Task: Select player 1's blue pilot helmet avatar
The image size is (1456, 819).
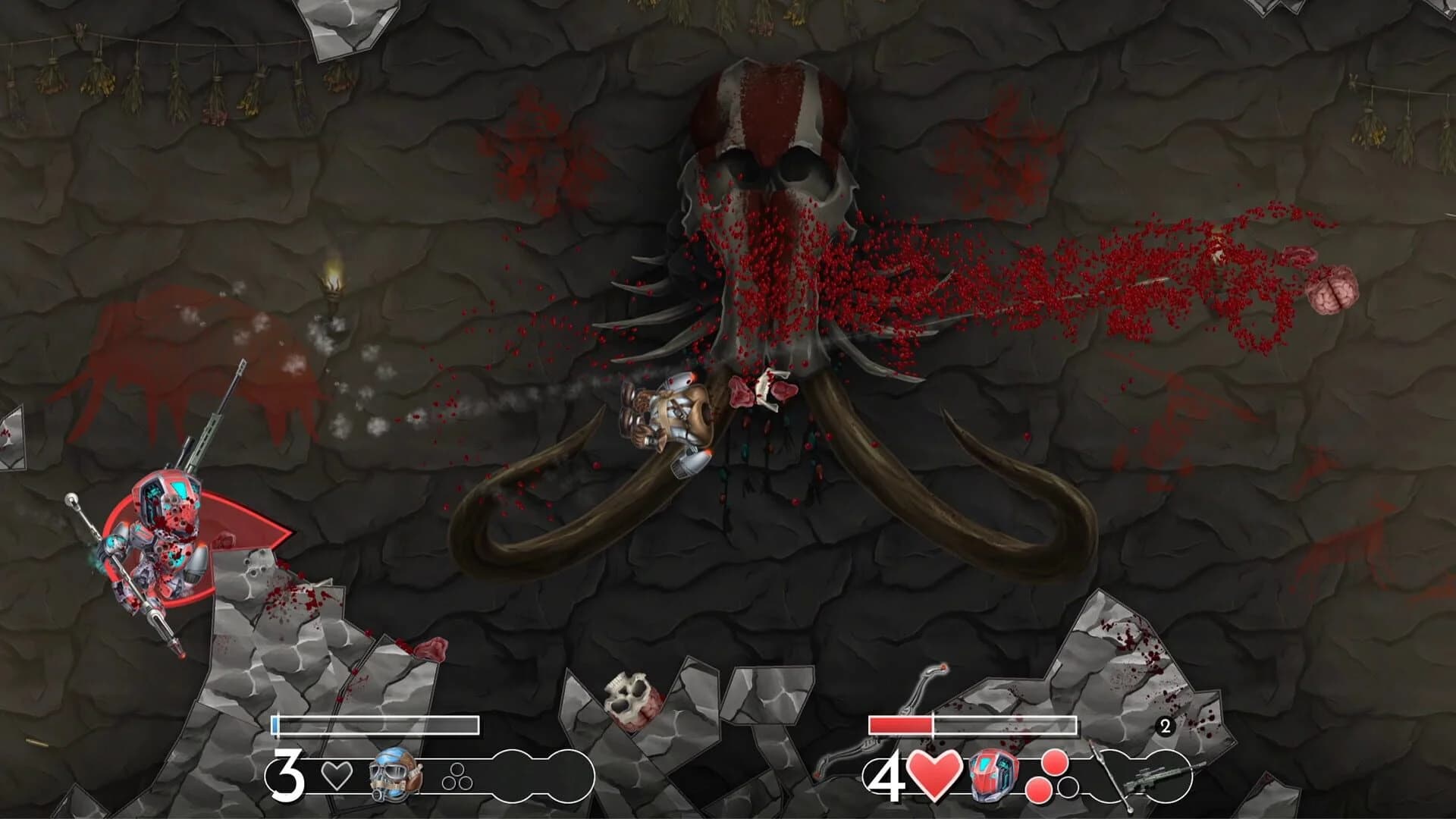Action: pos(391,776)
